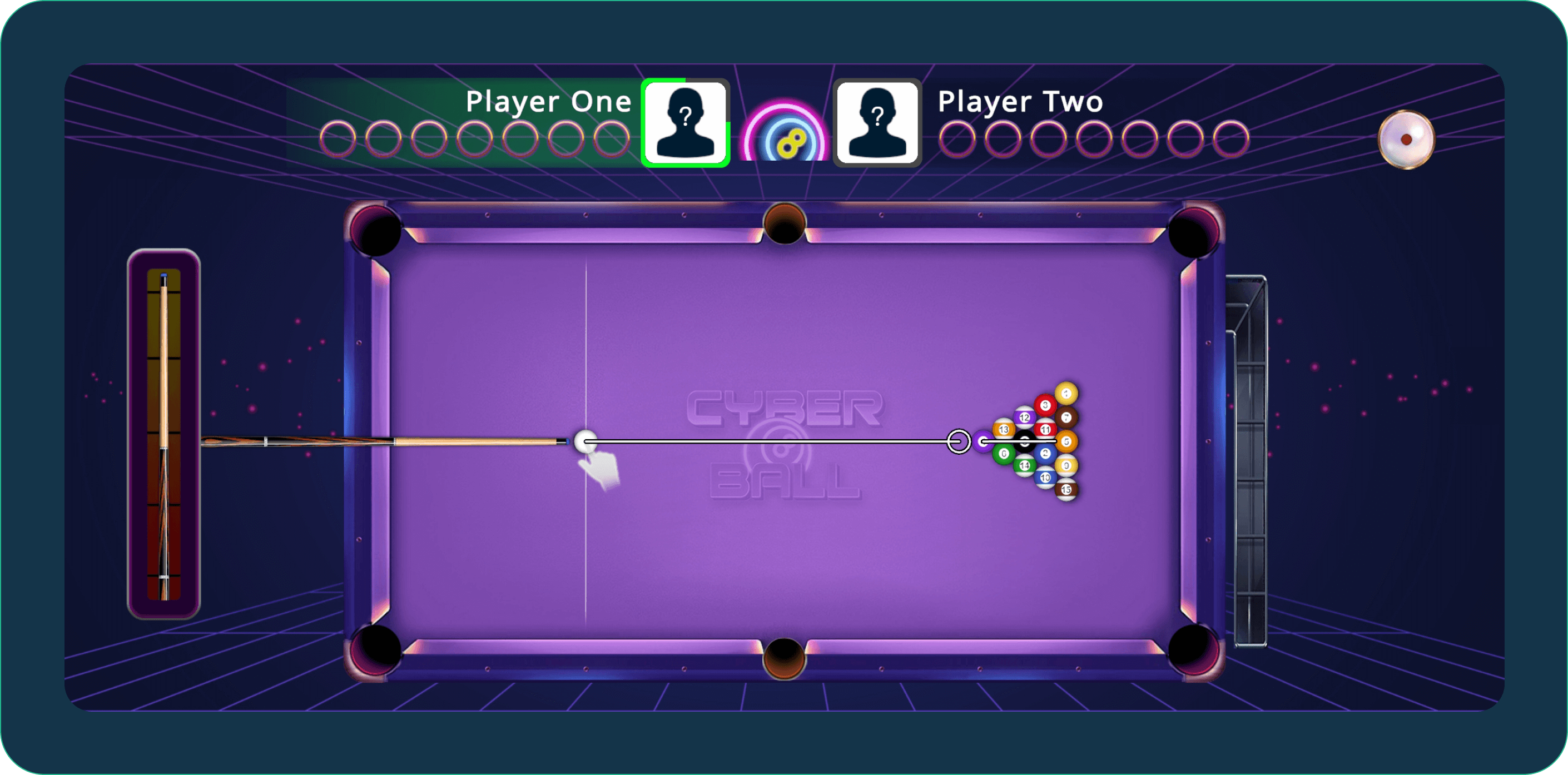The image size is (1568, 775).
Task: Click the cue ball spin indicator top right
Action: (x=1407, y=140)
